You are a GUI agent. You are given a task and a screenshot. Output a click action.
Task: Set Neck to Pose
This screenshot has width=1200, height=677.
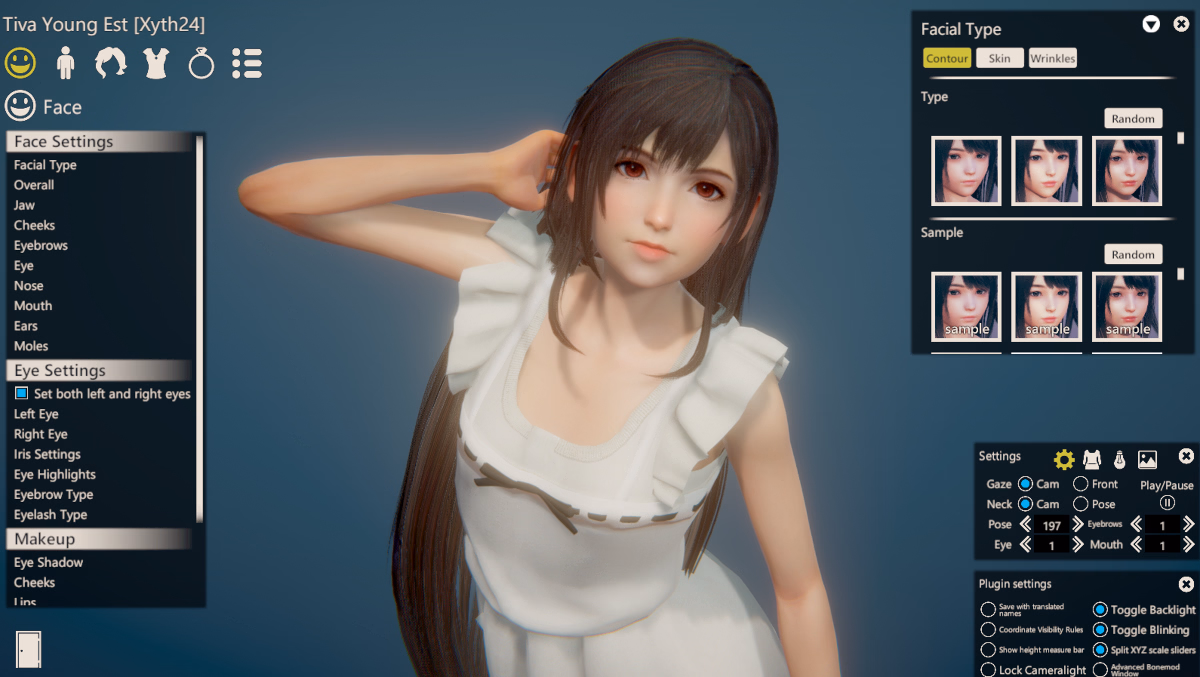pos(1081,504)
